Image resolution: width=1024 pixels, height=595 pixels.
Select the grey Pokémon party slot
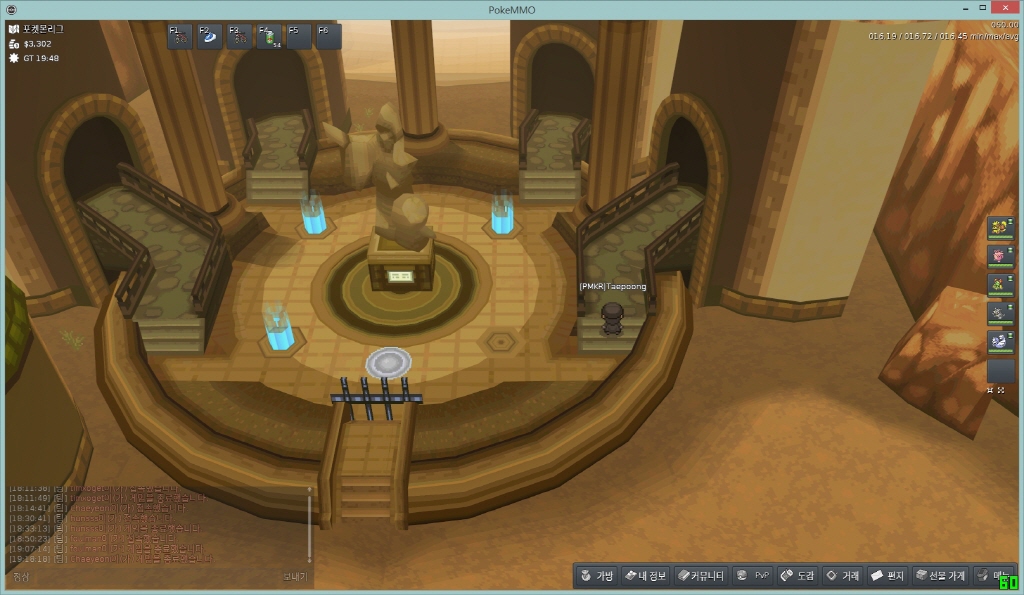(x=1000, y=314)
